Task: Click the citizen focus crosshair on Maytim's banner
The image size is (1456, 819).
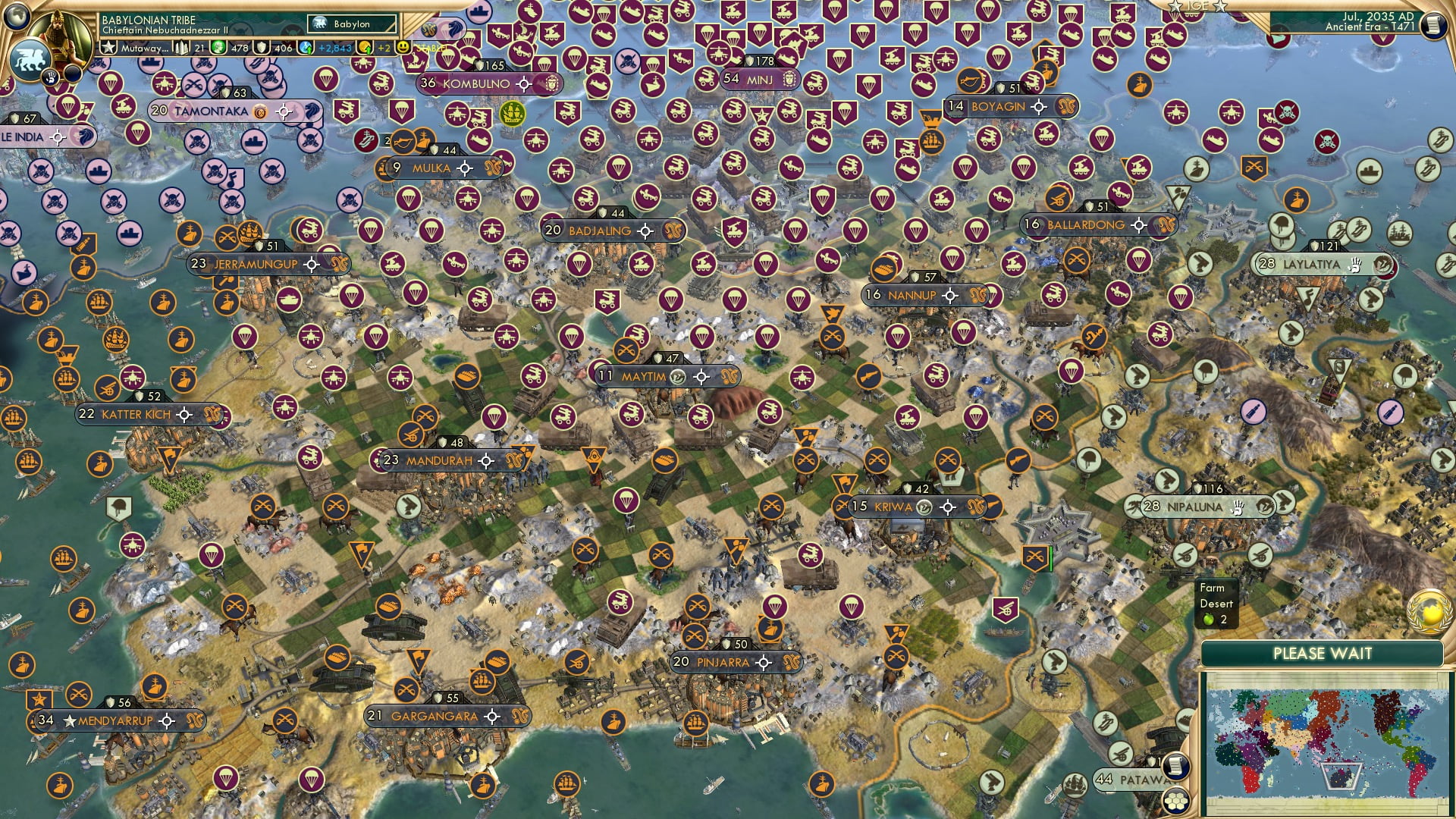Action: pyautogui.click(x=701, y=375)
